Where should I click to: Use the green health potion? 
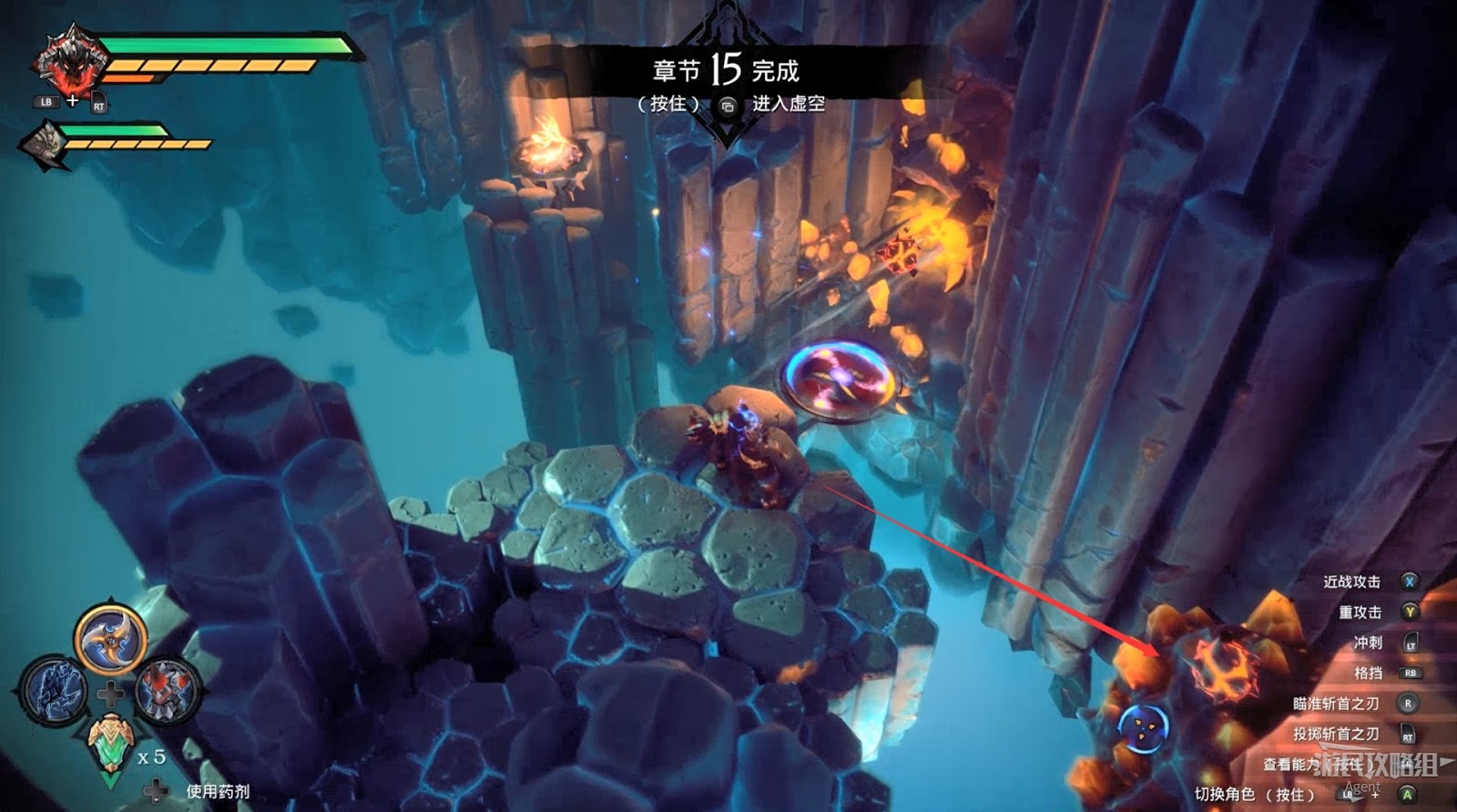(x=111, y=745)
